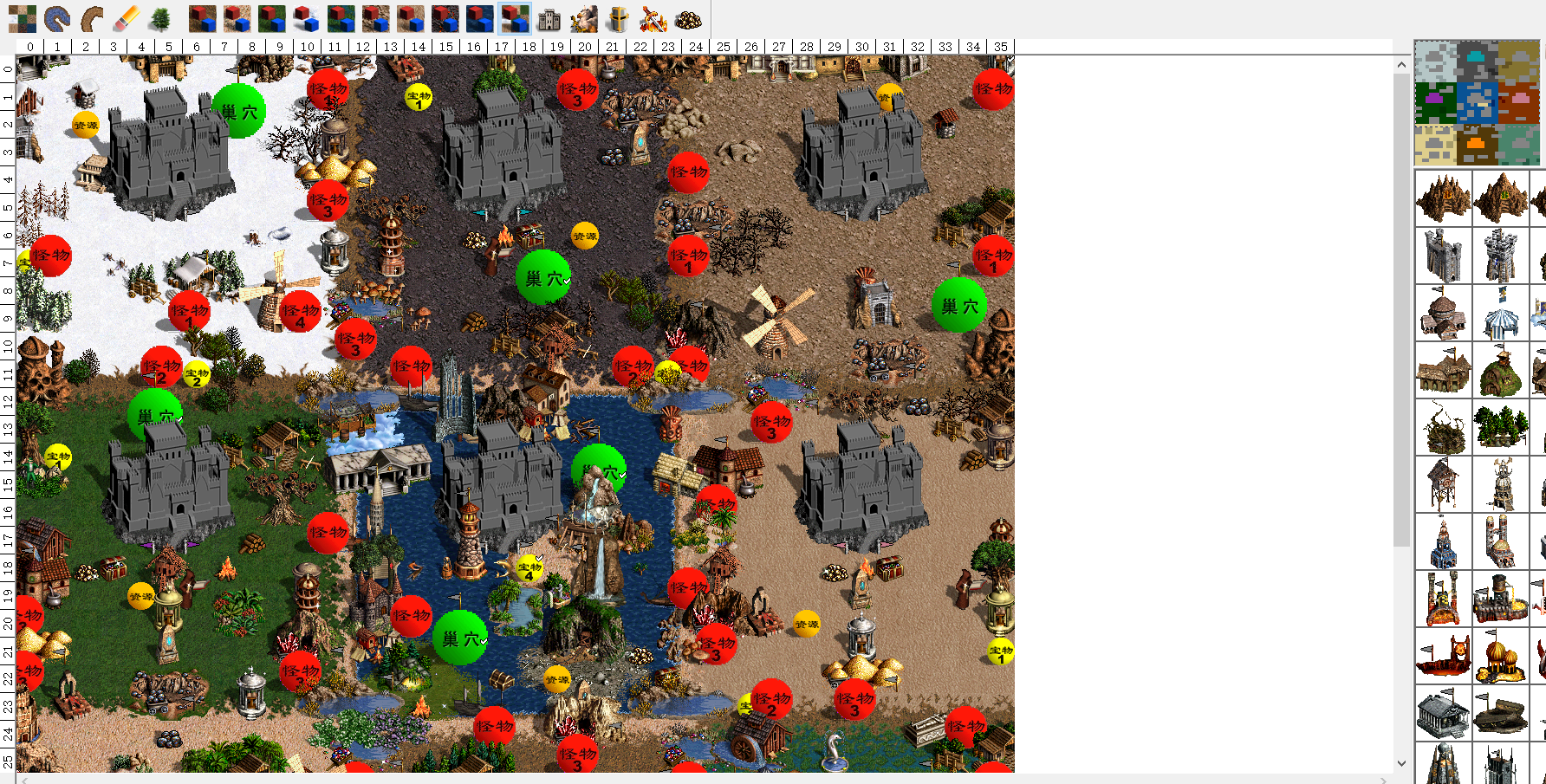Image resolution: width=1546 pixels, height=784 pixels.
Task: Open the gold pile resources category
Action: (x=688, y=18)
